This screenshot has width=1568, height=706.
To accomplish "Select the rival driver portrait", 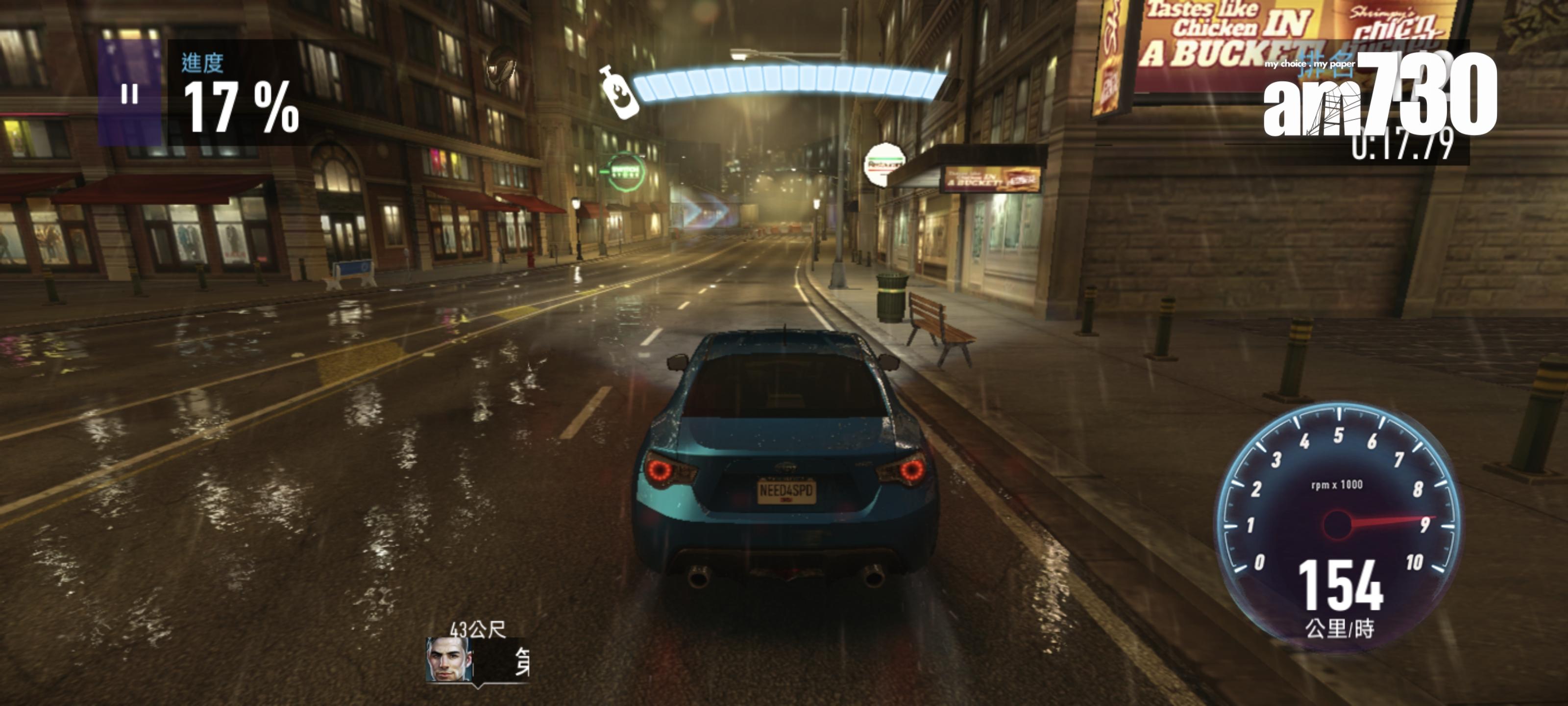I will (449, 660).
